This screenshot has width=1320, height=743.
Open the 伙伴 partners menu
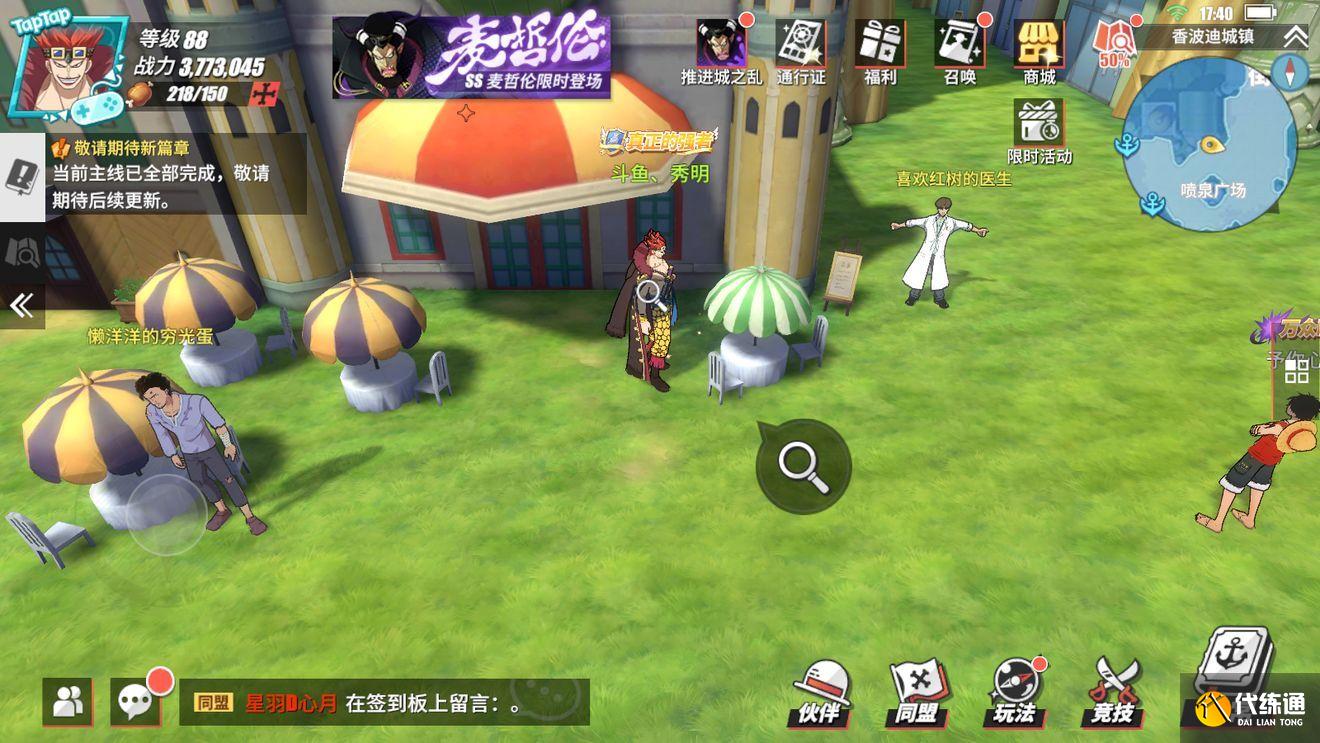pyautogui.click(x=822, y=692)
